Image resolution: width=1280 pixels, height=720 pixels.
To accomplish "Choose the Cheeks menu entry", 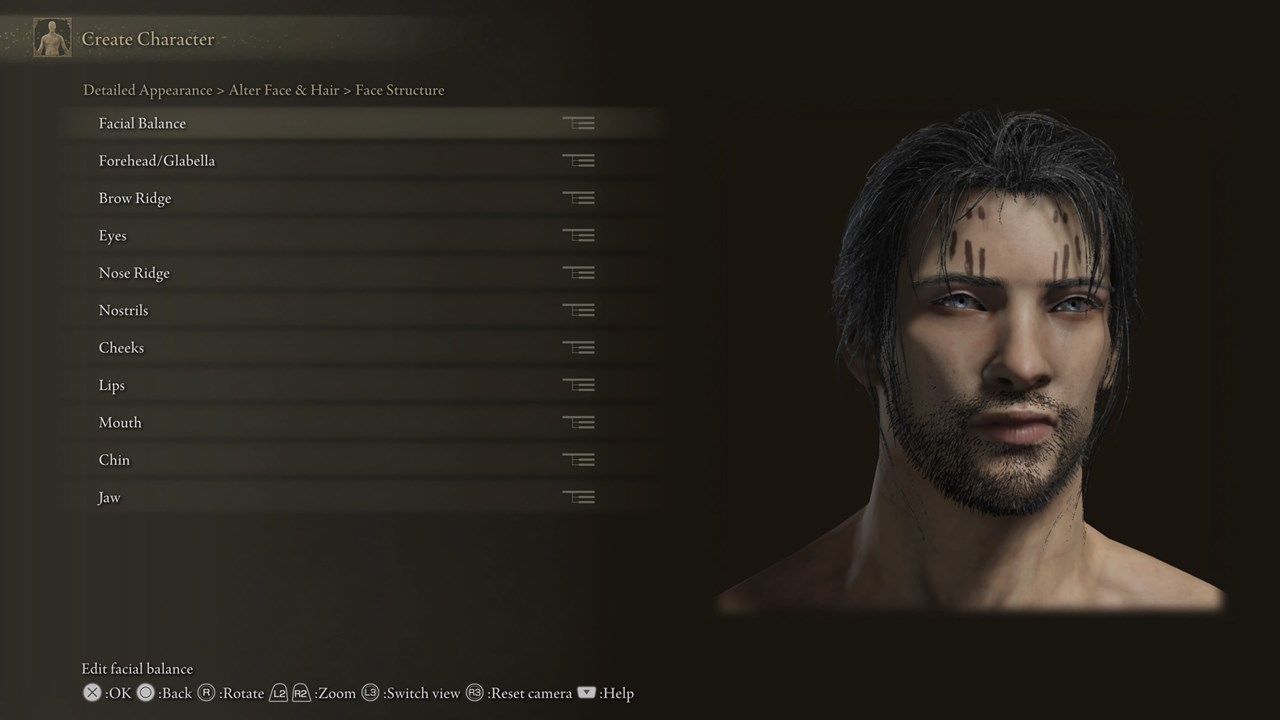I will click(x=121, y=348).
